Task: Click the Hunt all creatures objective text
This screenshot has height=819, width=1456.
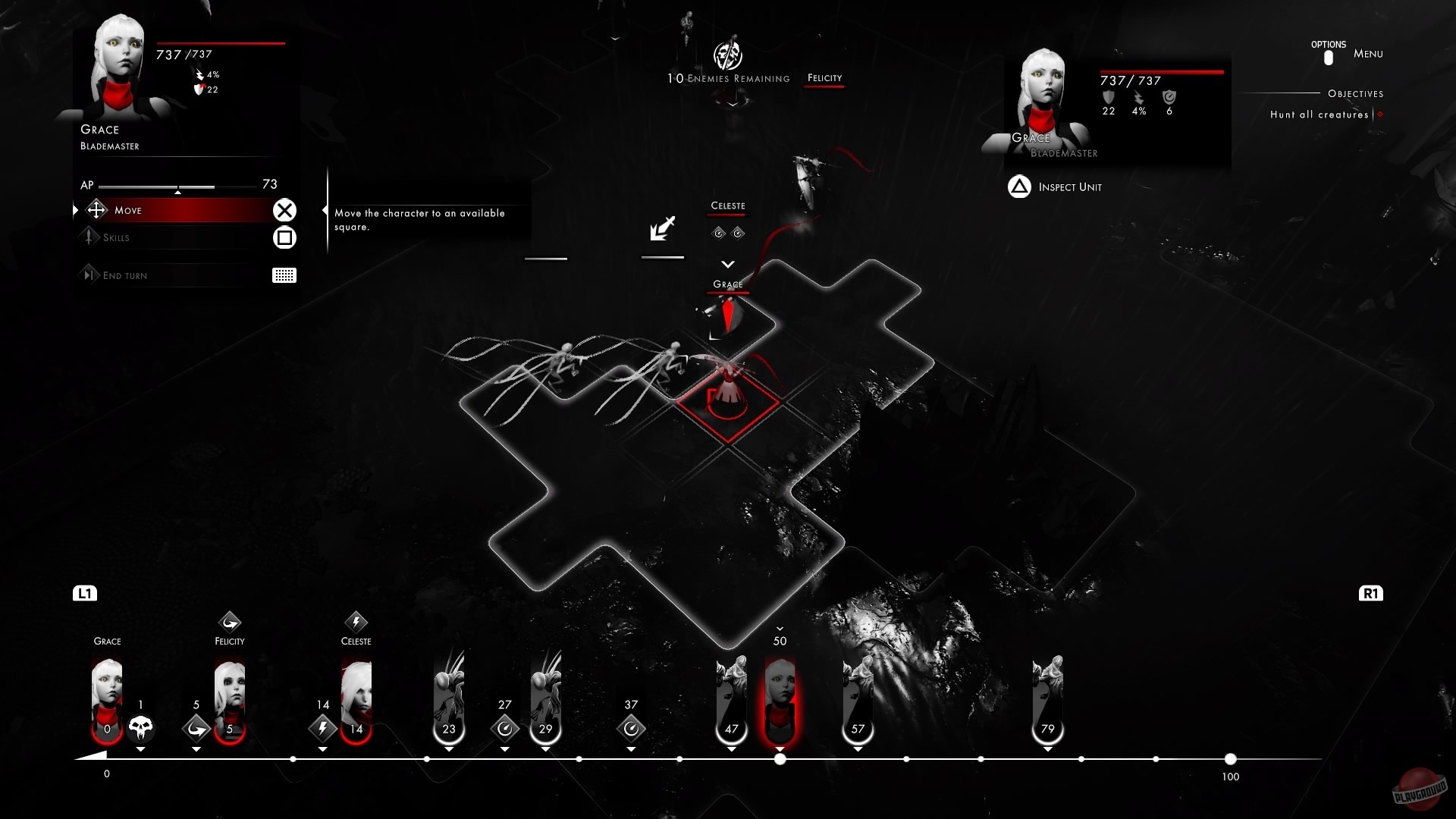Action: coord(1319,114)
